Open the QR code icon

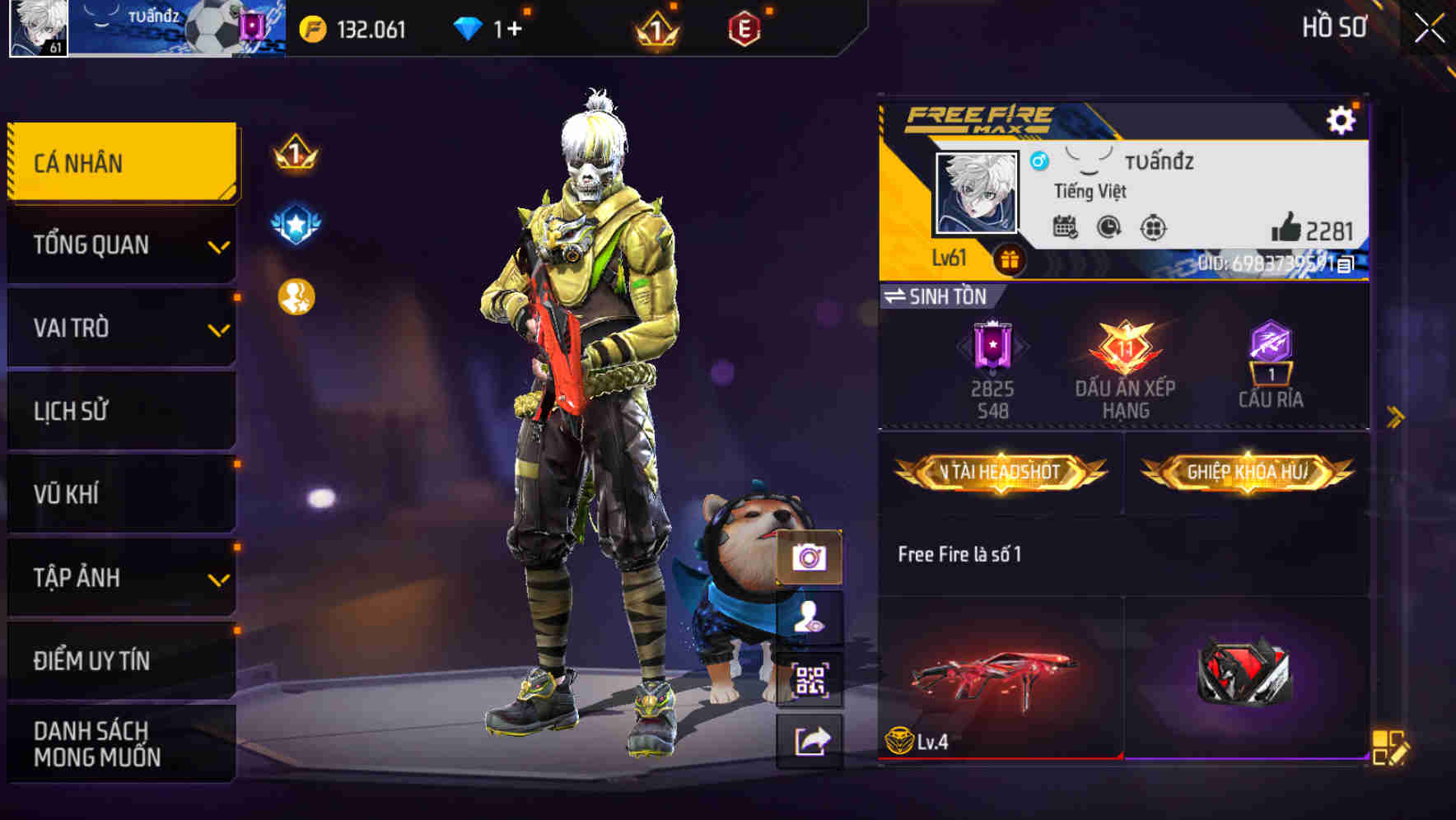[811, 680]
